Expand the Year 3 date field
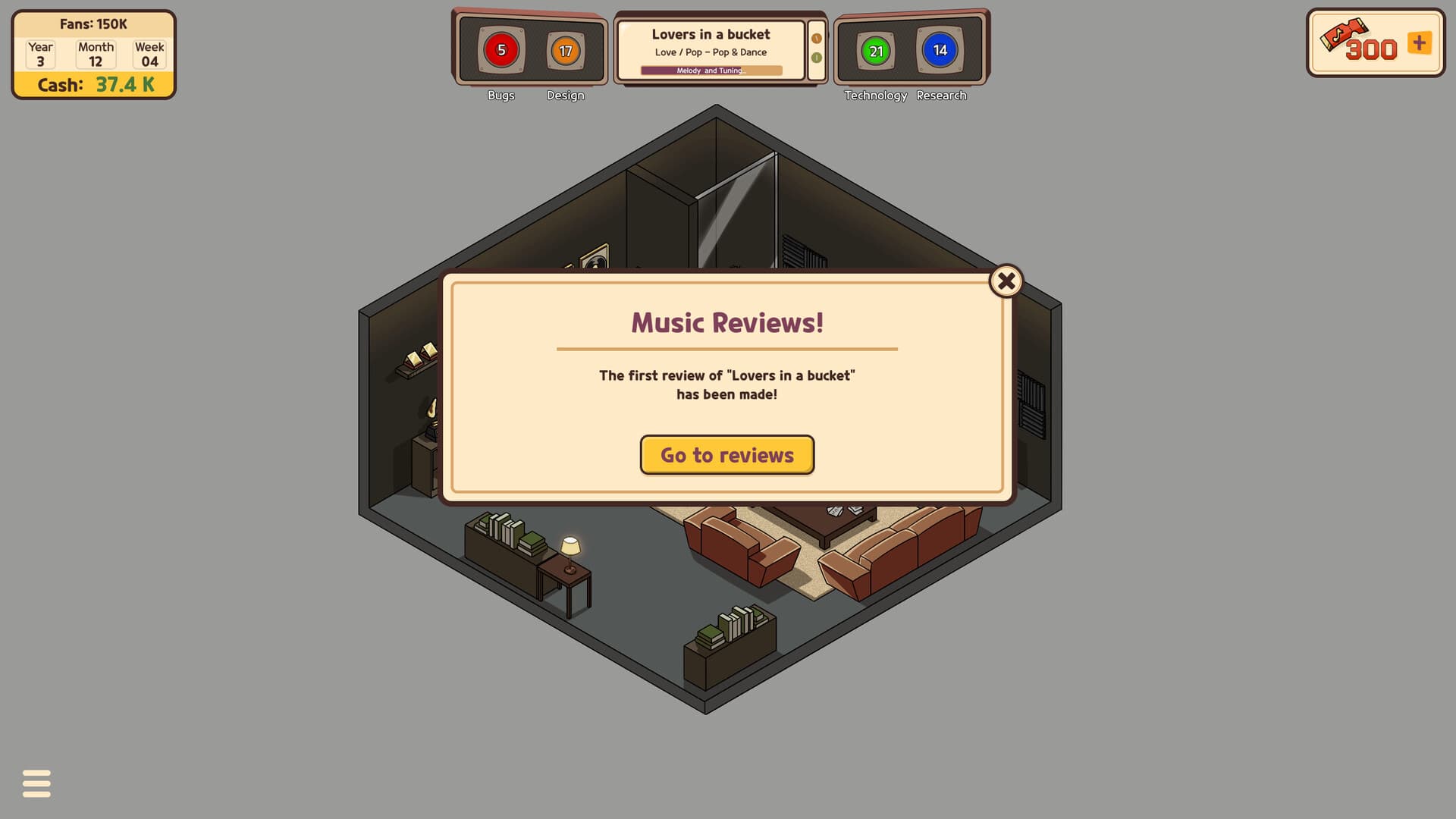Image resolution: width=1456 pixels, height=819 pixels. [x=39, y=53]
